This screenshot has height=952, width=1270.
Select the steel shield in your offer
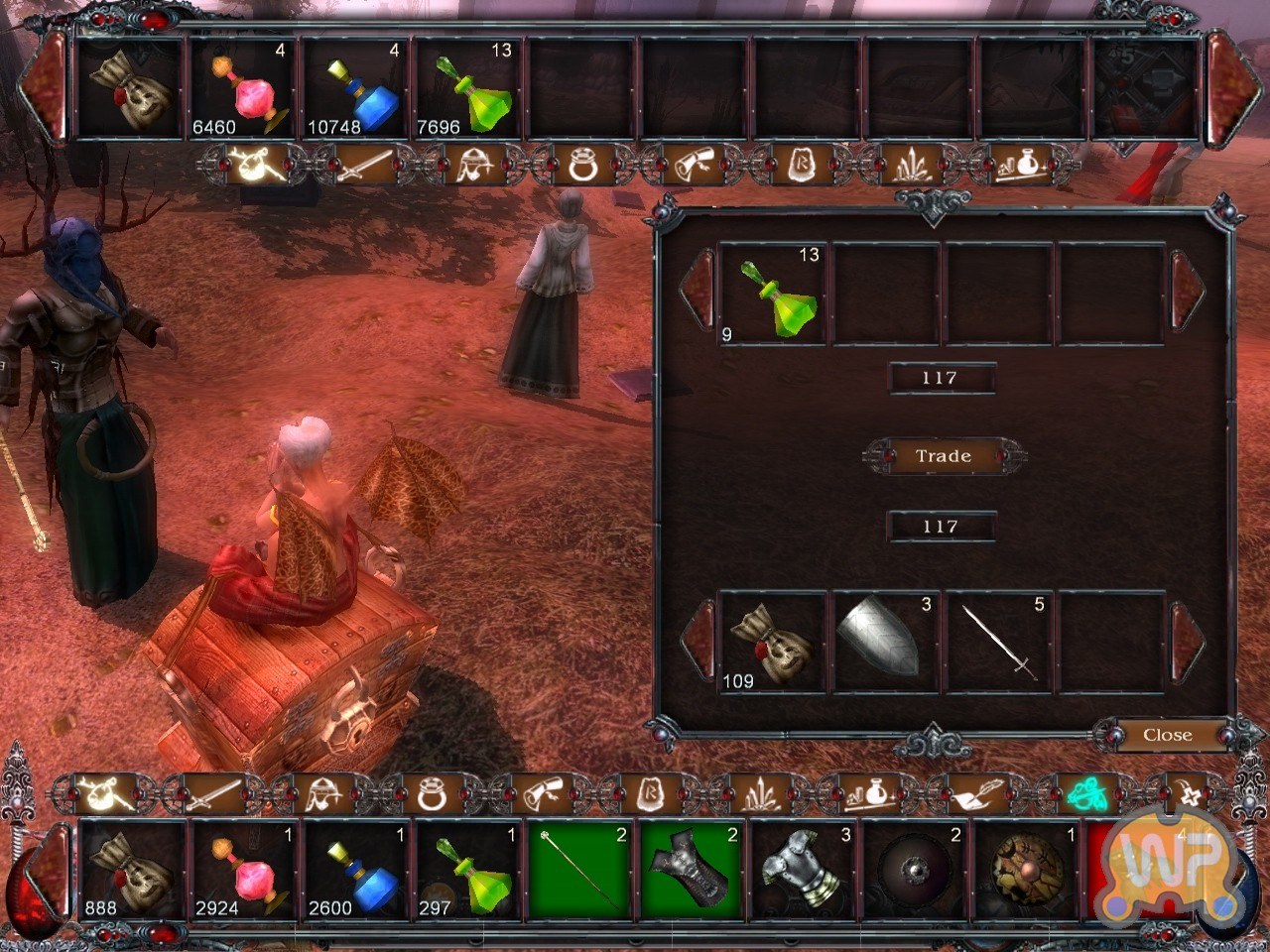pos(886,643)
